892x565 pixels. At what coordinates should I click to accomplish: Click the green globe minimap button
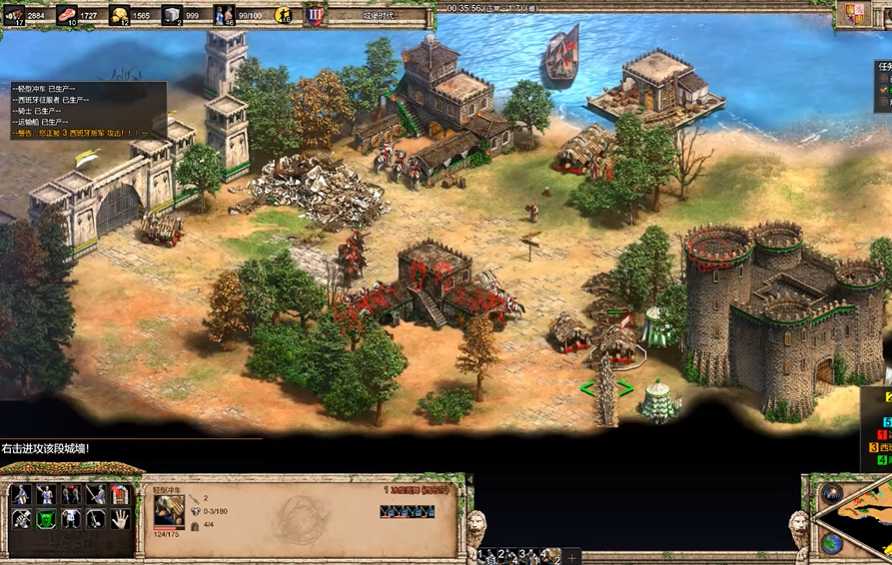831,544
